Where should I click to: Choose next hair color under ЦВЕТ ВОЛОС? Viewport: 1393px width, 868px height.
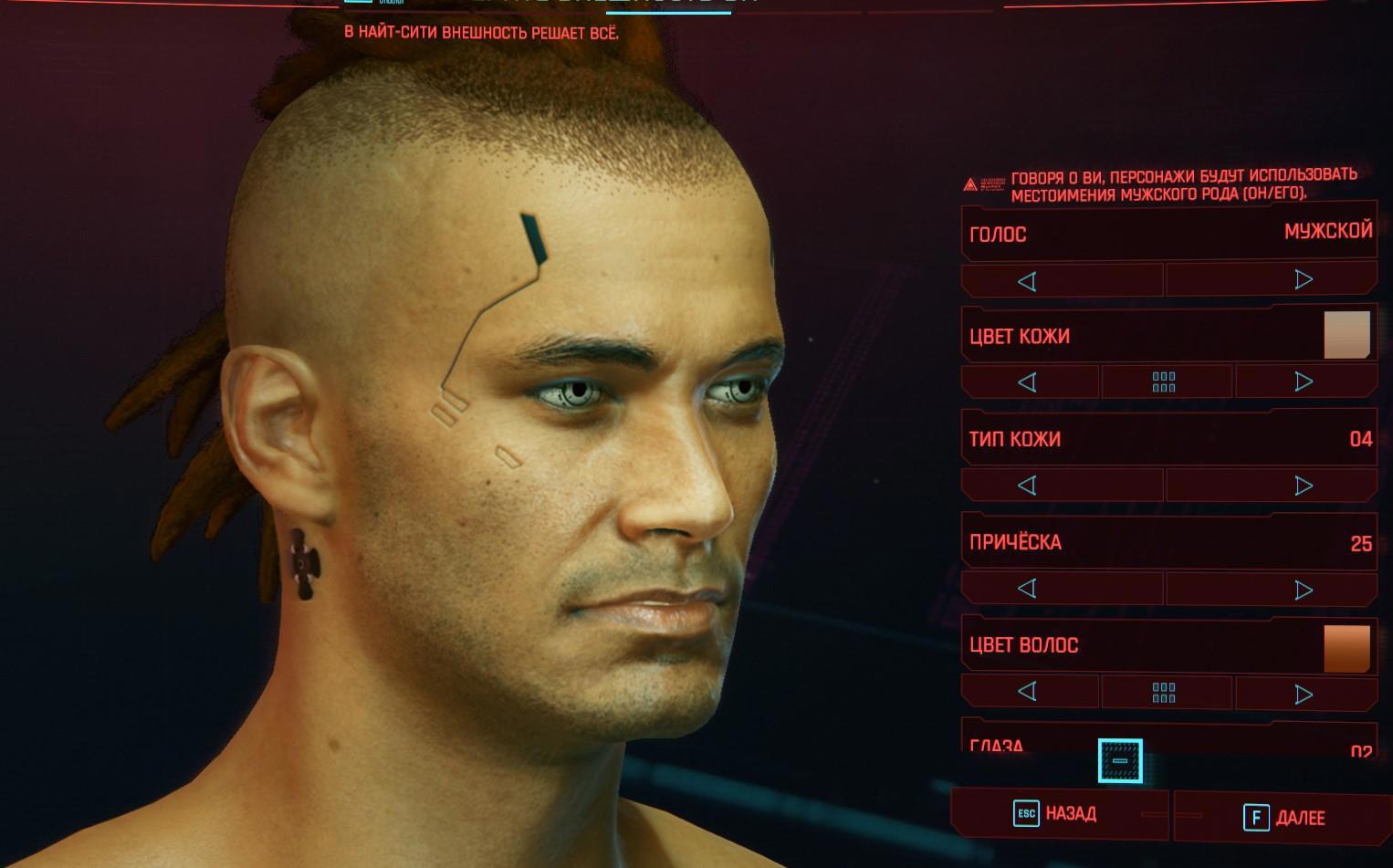coord(1304,694)
